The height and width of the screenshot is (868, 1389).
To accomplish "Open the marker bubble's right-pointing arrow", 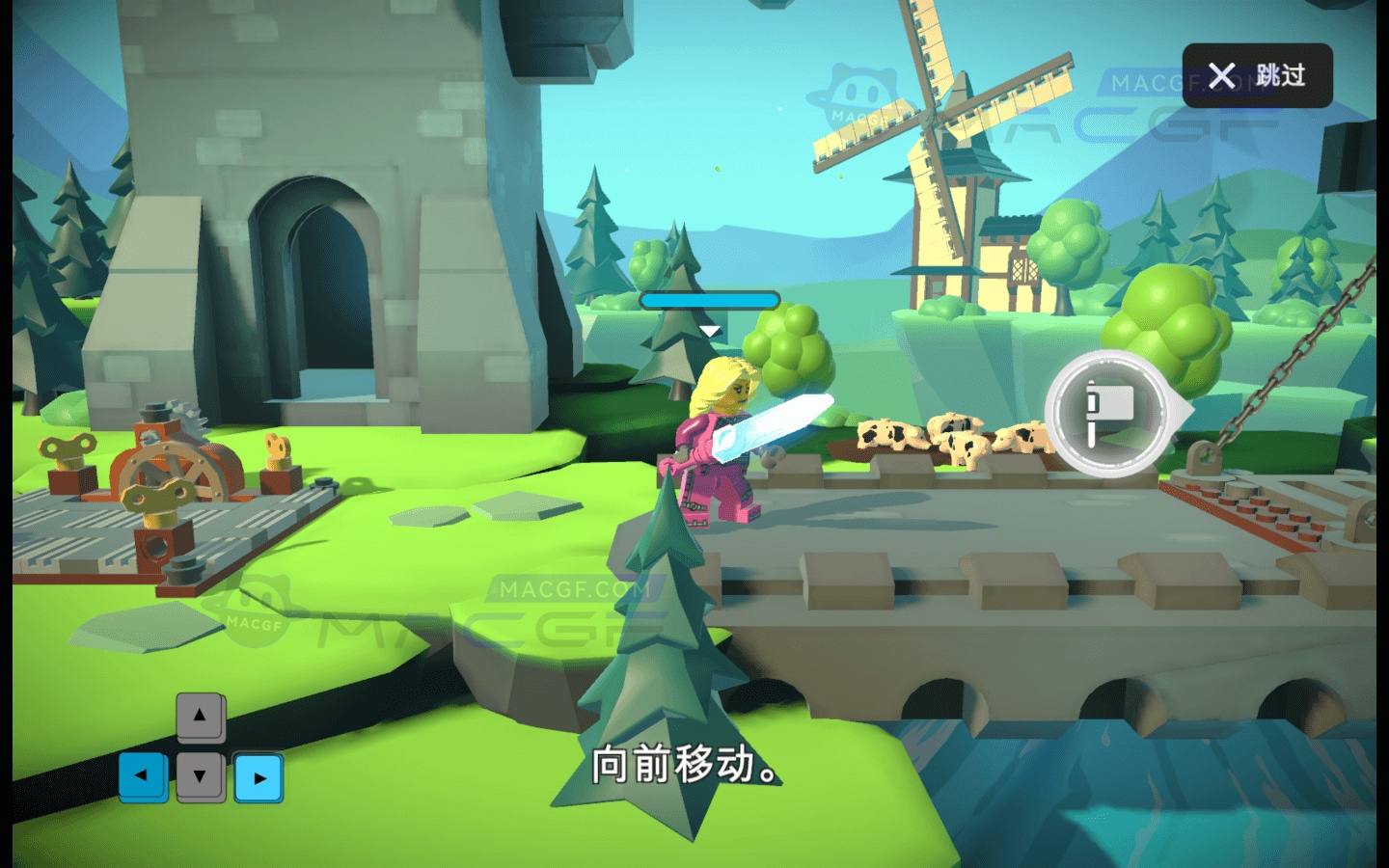I will [1179, 410].
